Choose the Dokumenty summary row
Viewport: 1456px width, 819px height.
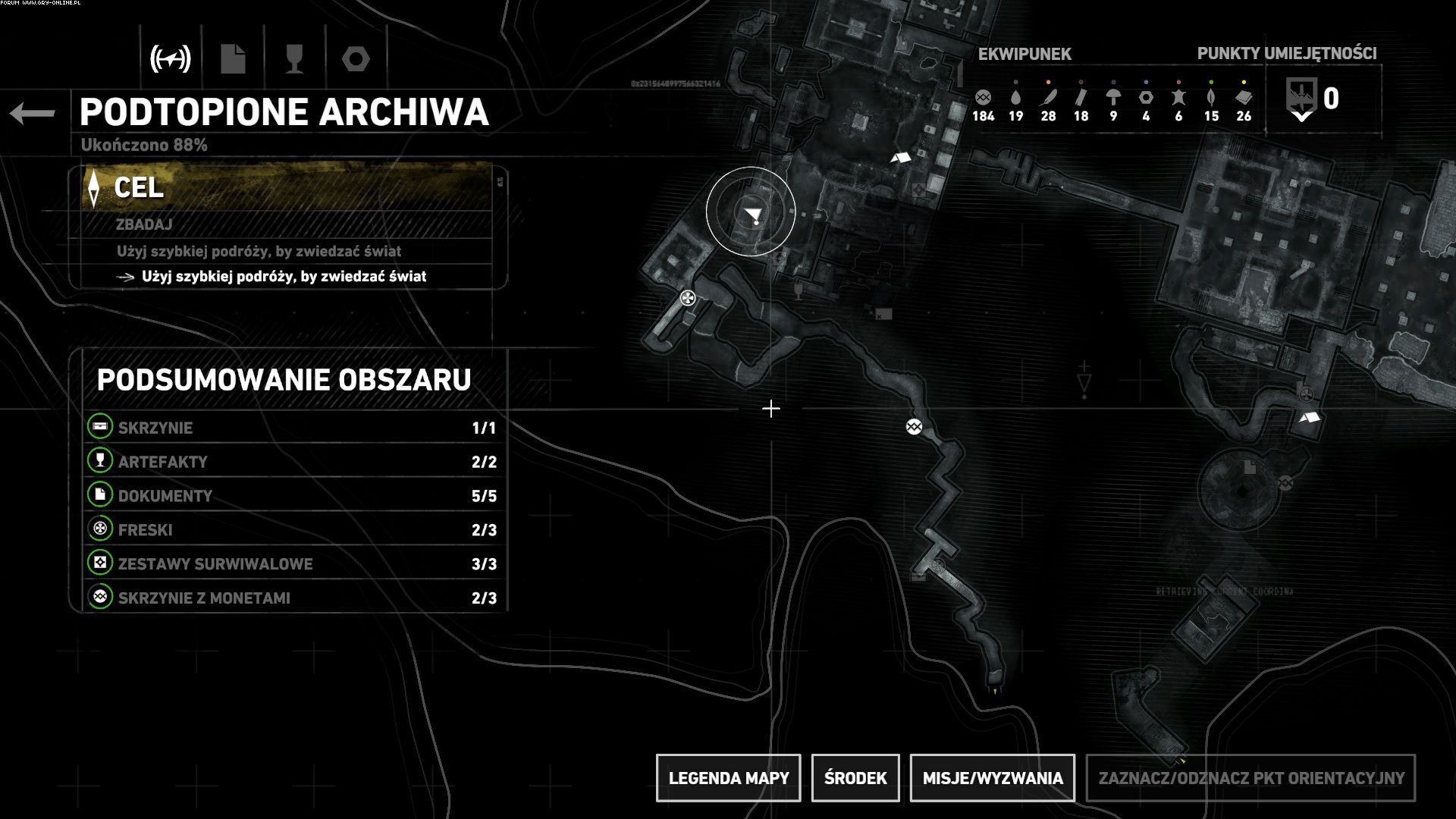point(294,496)
